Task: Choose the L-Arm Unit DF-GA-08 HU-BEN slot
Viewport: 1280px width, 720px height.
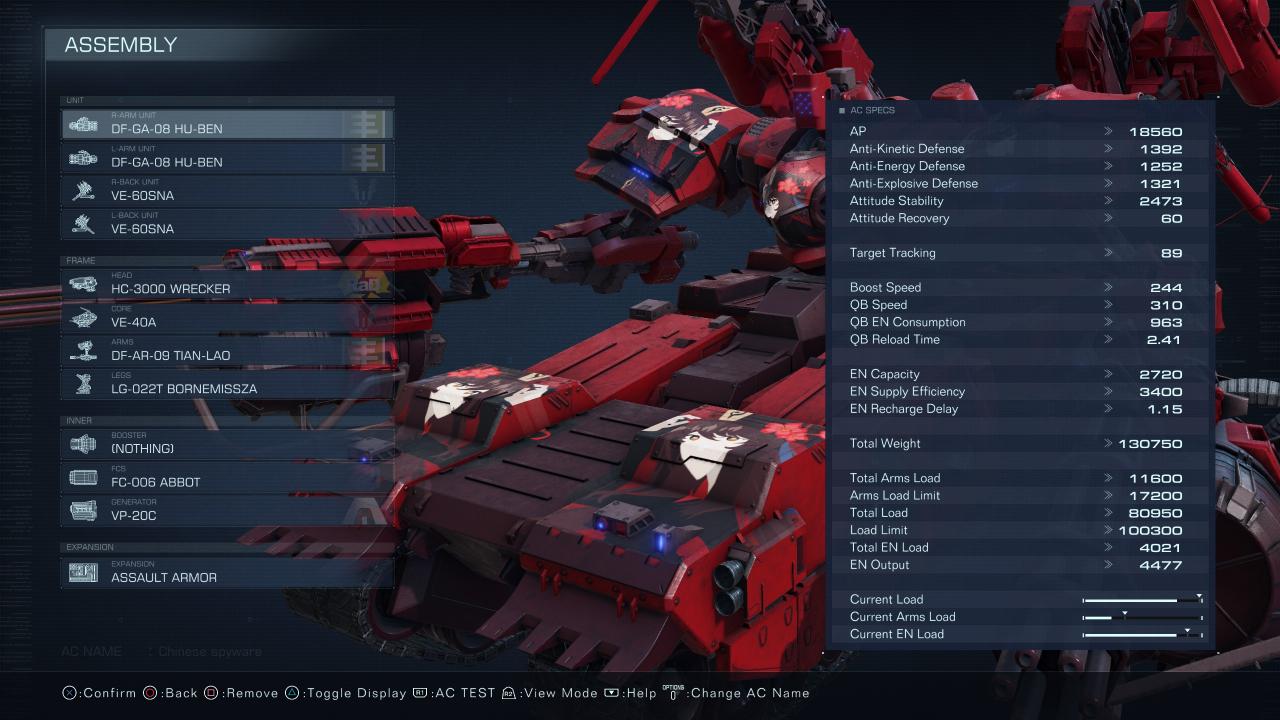Action: tap(227, 157)
